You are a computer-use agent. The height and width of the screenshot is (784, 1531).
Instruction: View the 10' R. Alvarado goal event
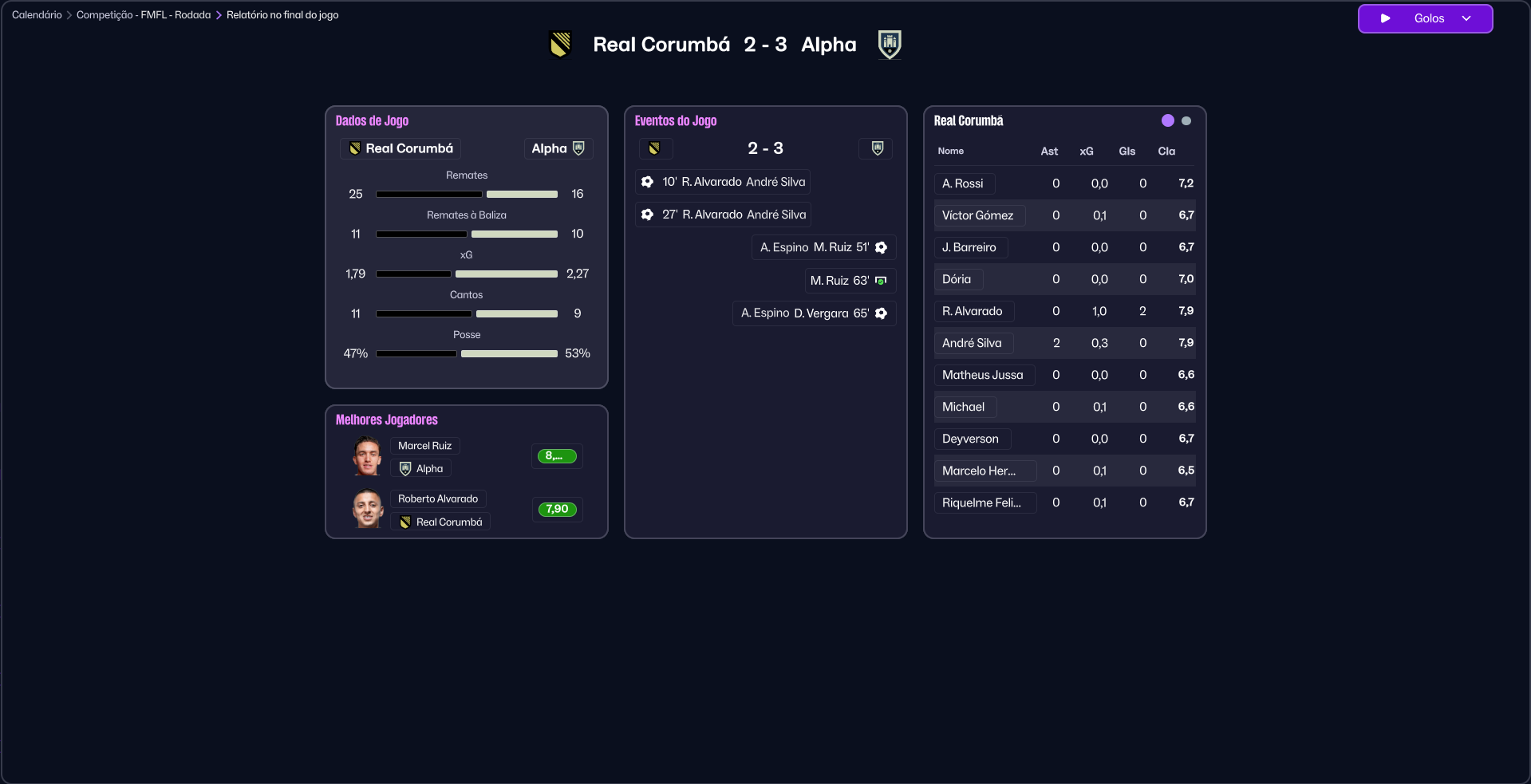(x=723, y=182)
